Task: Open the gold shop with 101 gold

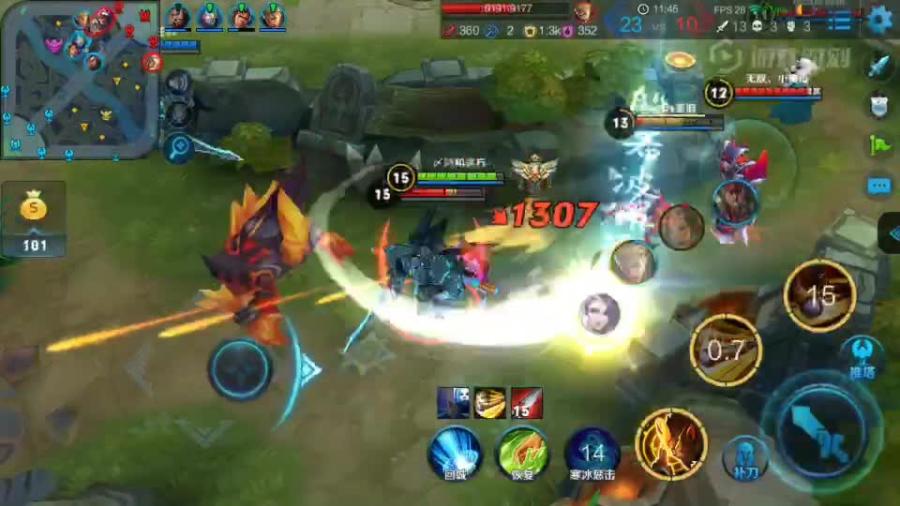Action: (x=33, y=218)
